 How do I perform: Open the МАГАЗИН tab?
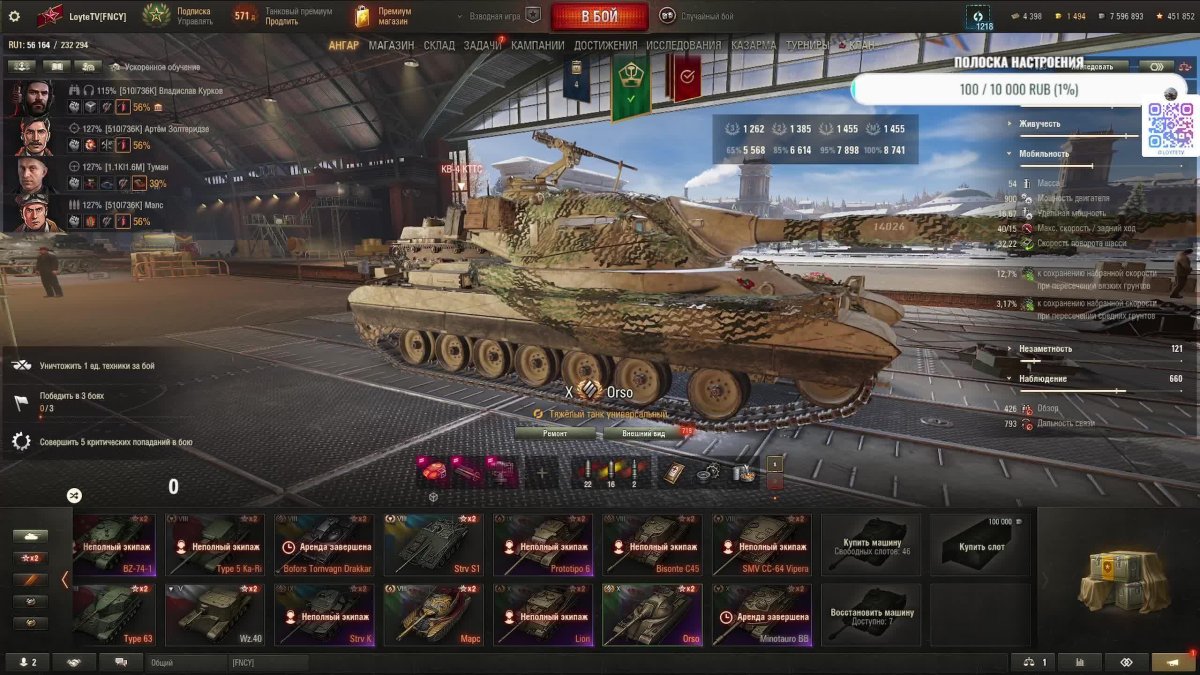tap(391, 45)
